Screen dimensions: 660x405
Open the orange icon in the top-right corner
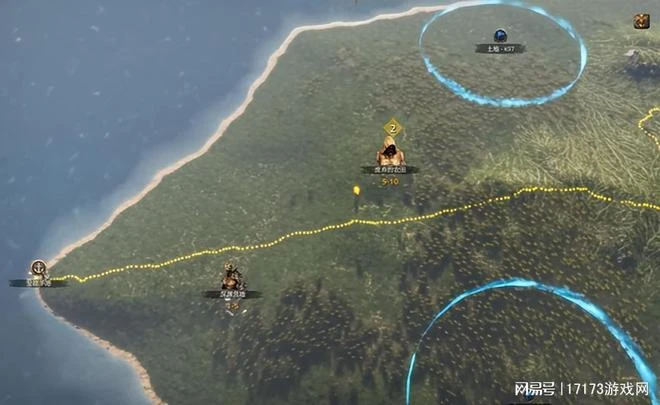point(641,20)
